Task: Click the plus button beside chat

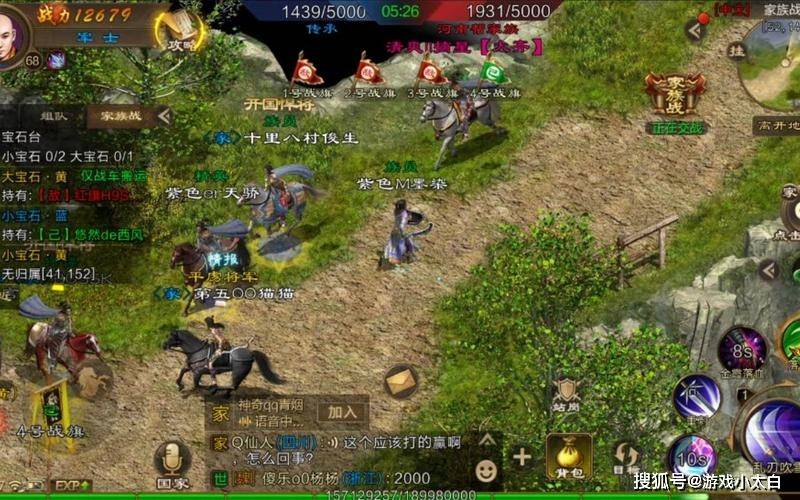Action: pyautogui.click(x=522, y=458)
